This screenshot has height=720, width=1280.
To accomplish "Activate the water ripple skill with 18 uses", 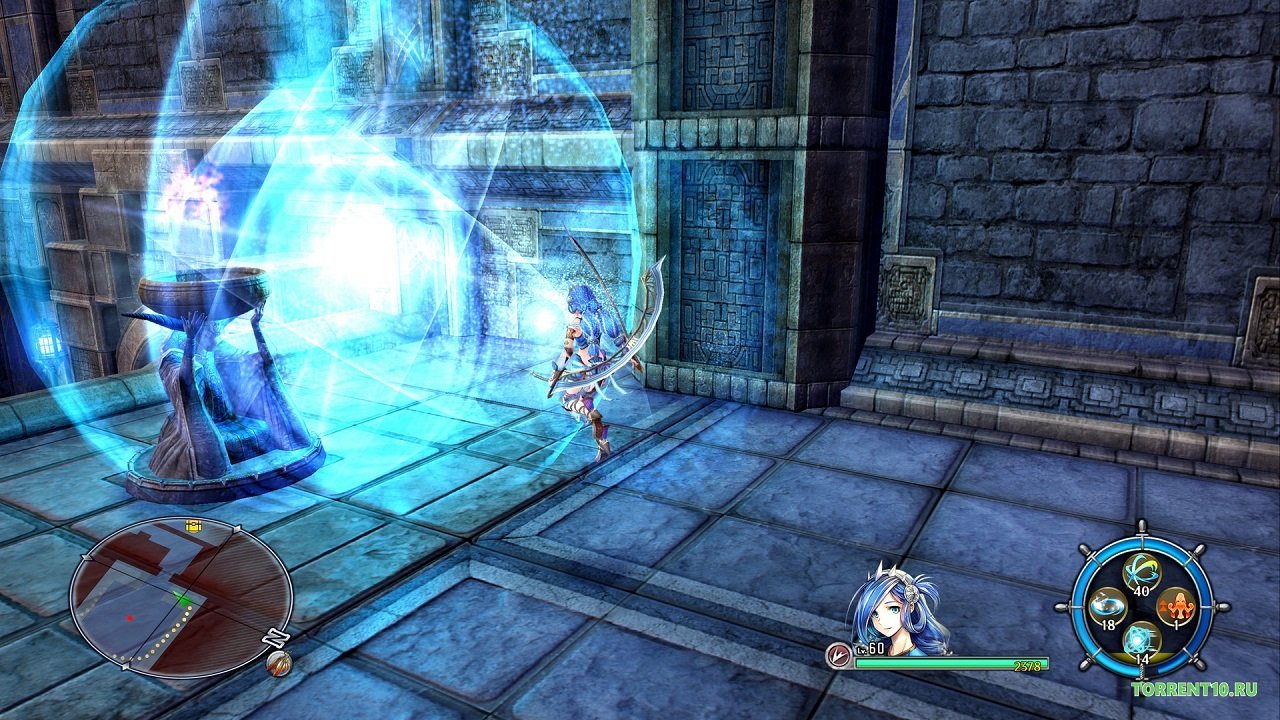I will tap(1106, 606).
